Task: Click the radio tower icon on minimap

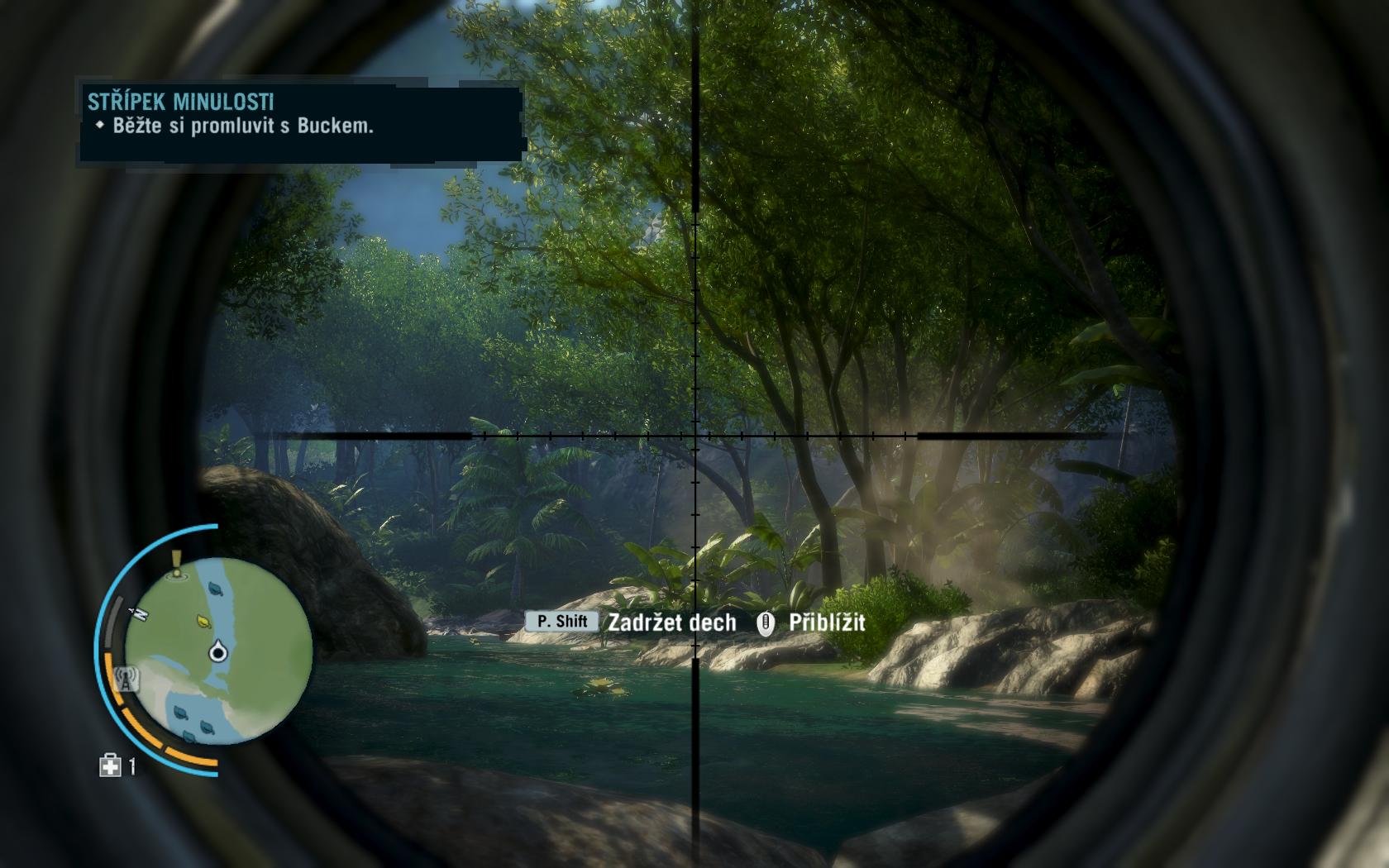Action: click(126, 680)
